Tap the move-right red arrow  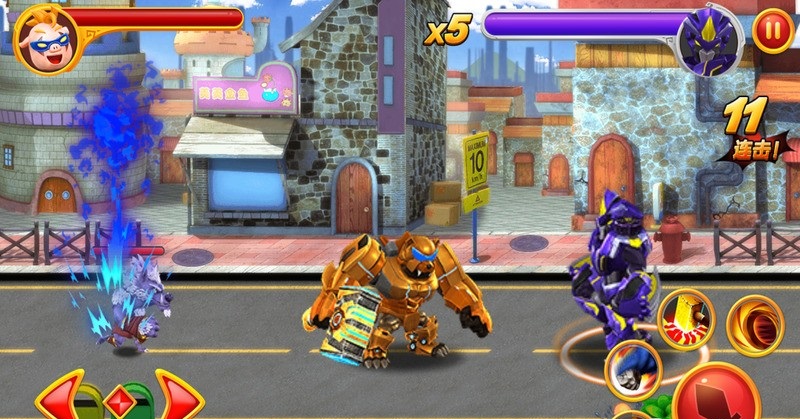pyautogui.click(x=177, y=395)
